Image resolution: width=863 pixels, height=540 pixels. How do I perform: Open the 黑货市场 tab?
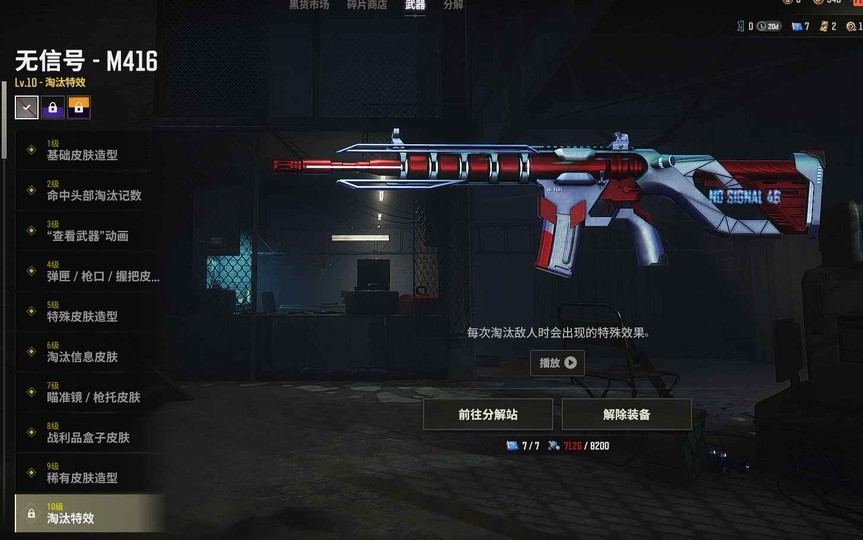[309, 5]
